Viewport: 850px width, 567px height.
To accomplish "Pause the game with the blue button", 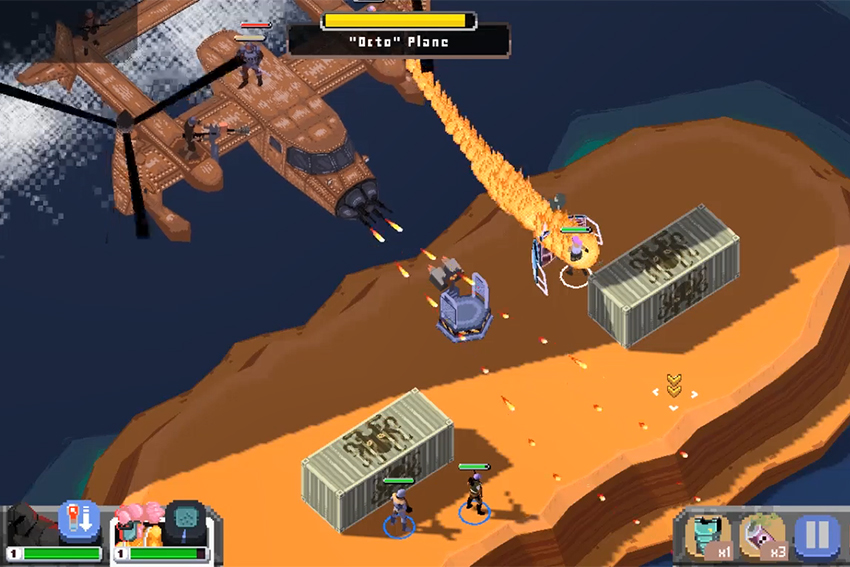I will (x=817, y=535).
